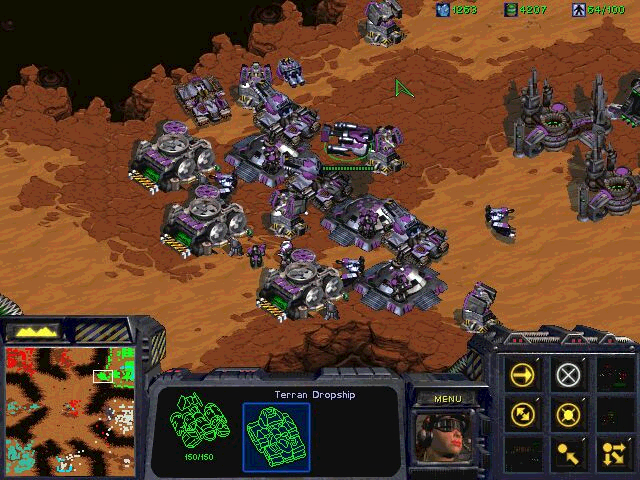Toggle minimap terrain display button

point(34,330)
